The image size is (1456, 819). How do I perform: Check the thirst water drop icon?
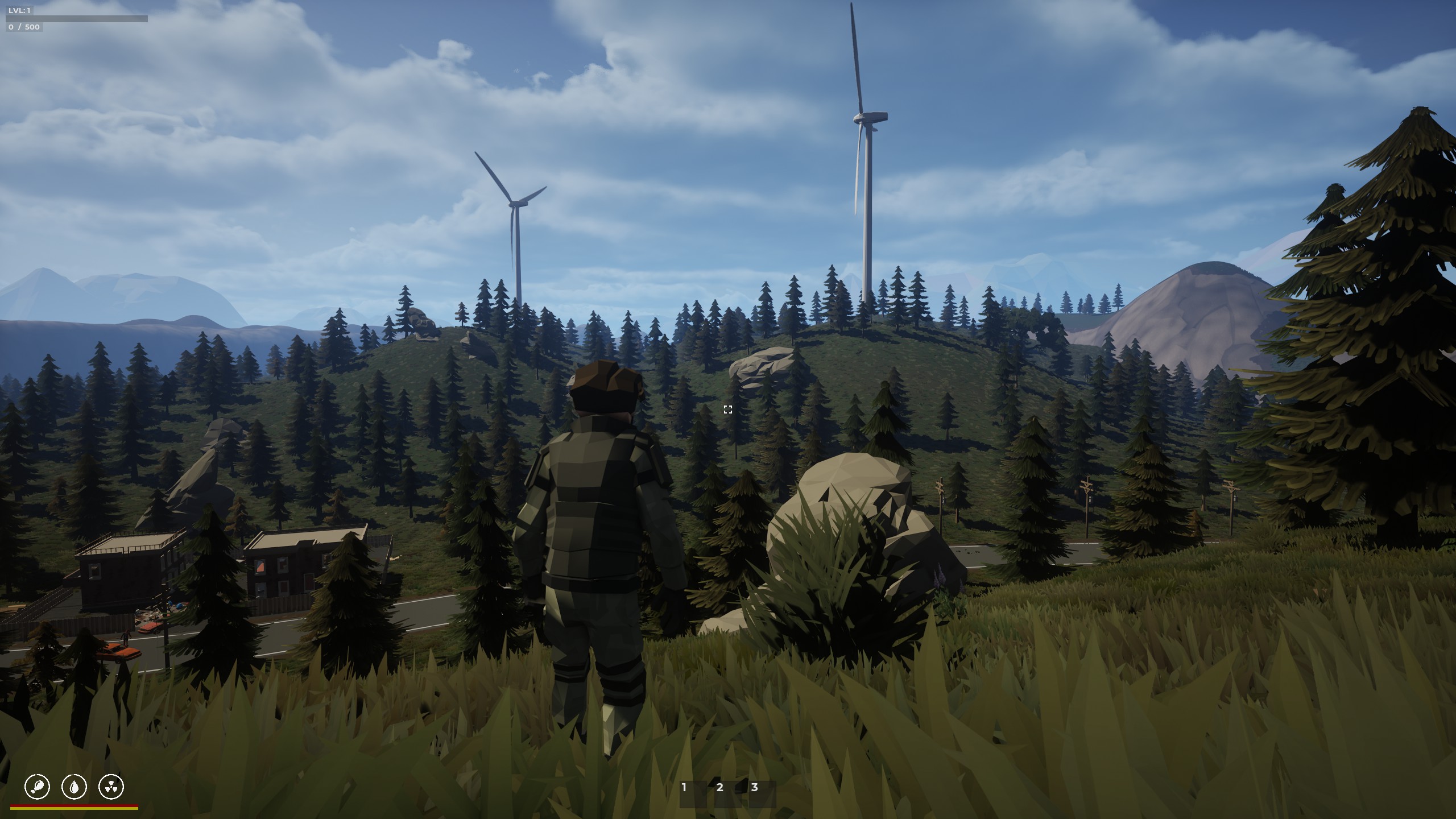click(x=75, y=787)
